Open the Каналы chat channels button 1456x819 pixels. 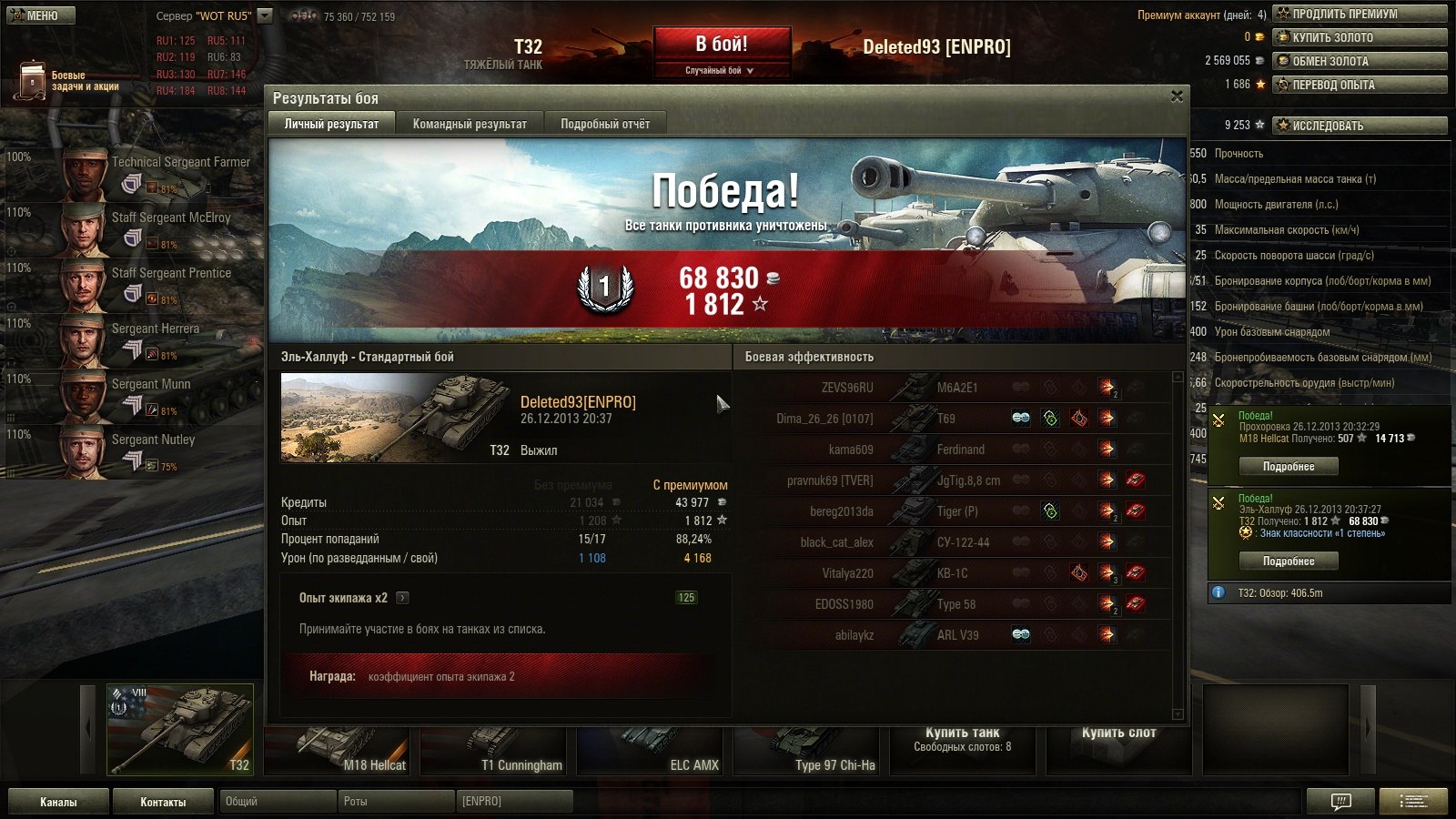[x=58, y=802]
